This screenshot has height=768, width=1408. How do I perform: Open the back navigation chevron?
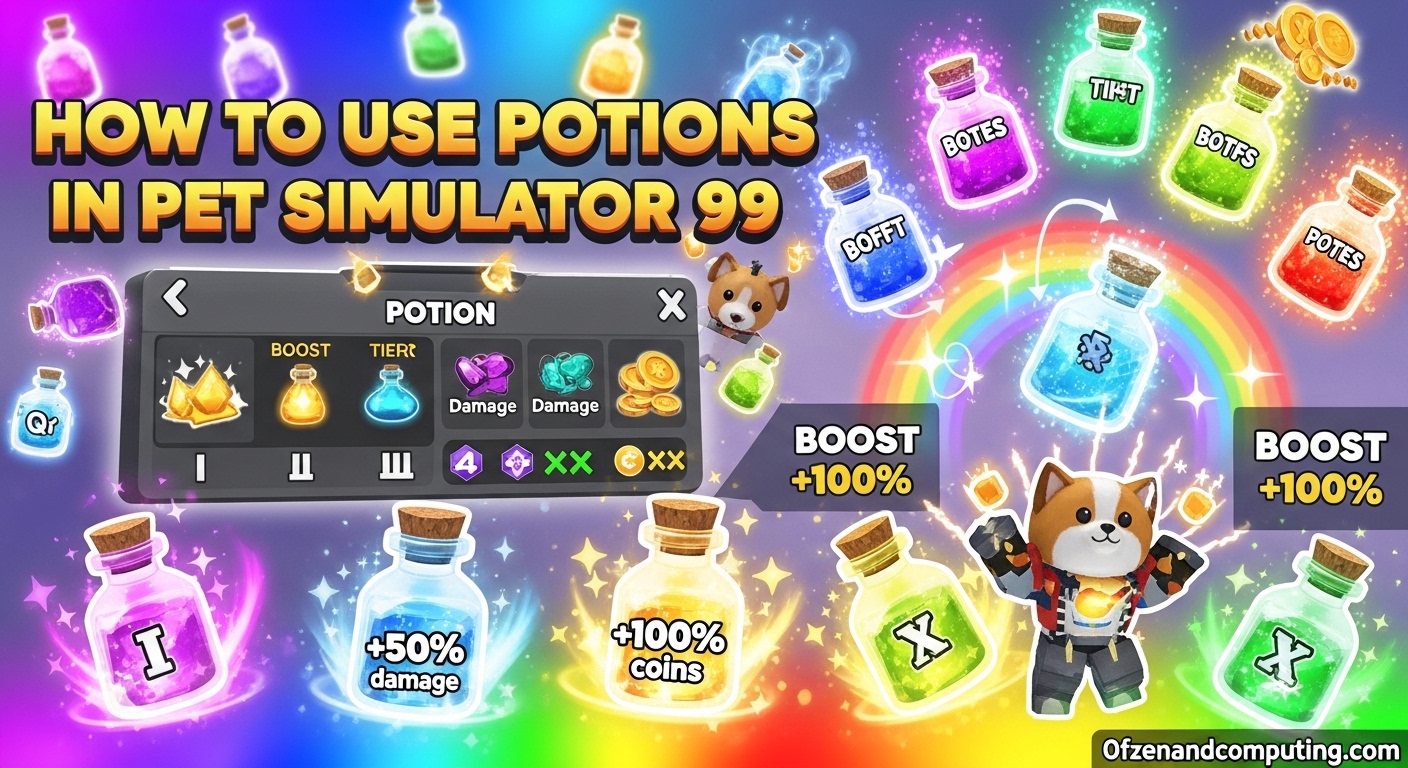coord(174,299)
